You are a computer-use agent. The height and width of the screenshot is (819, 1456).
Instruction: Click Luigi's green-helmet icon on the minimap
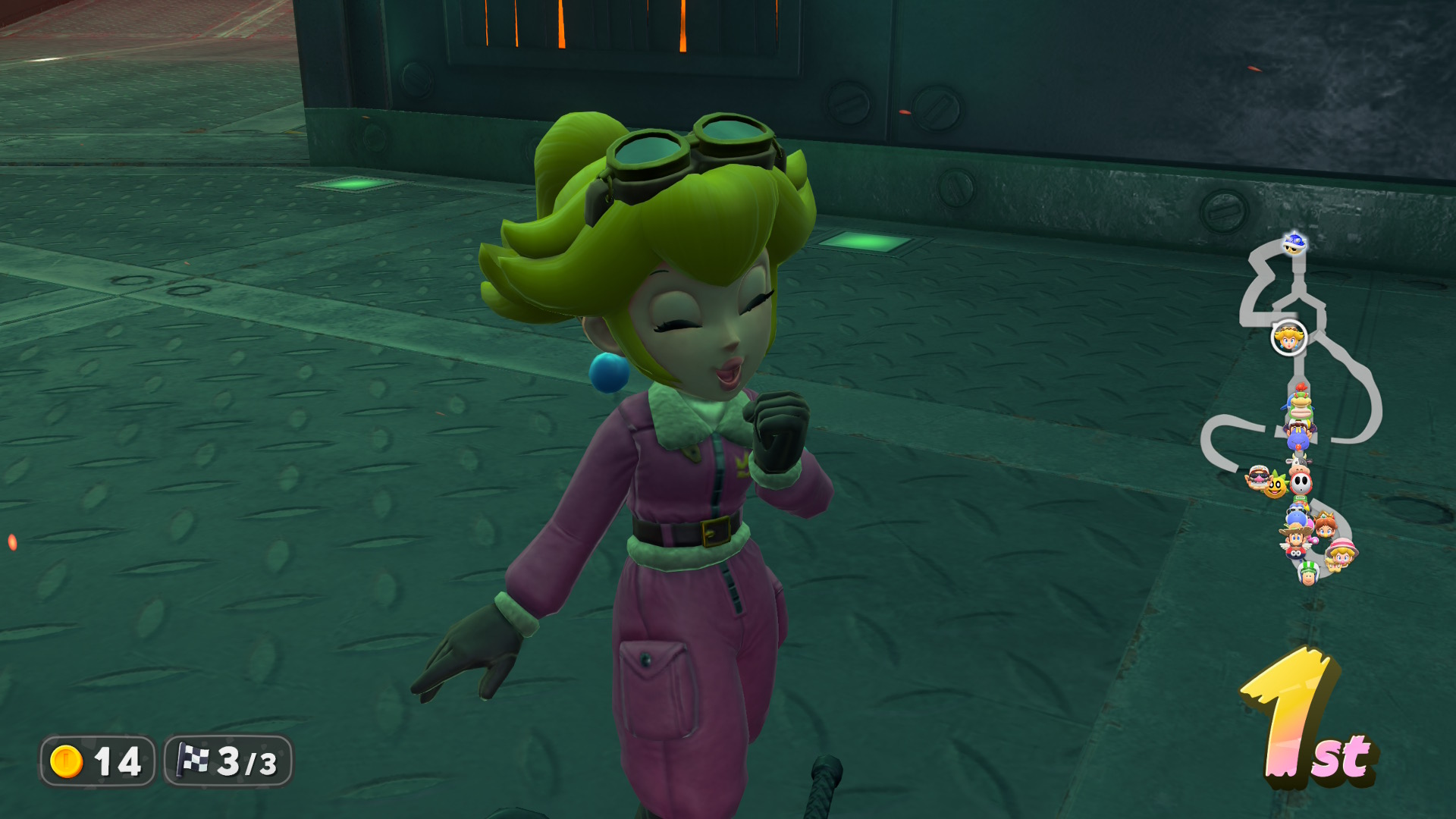tap(1308, 573)
